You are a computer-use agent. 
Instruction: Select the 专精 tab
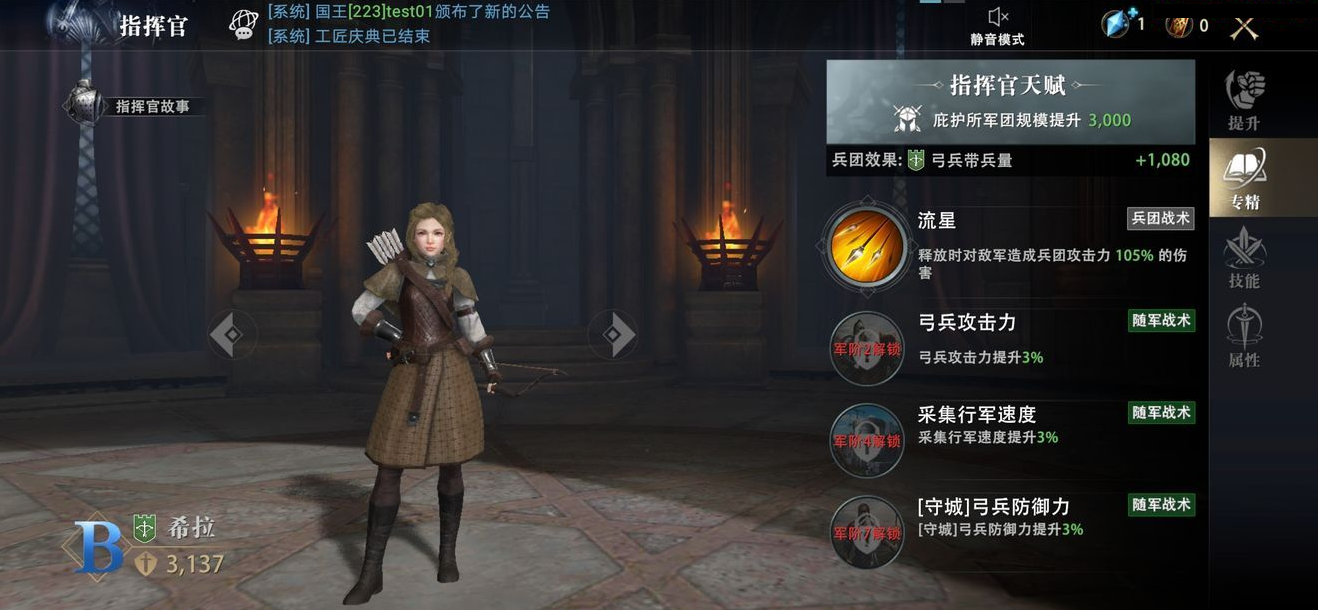[x=1245, y=179]
